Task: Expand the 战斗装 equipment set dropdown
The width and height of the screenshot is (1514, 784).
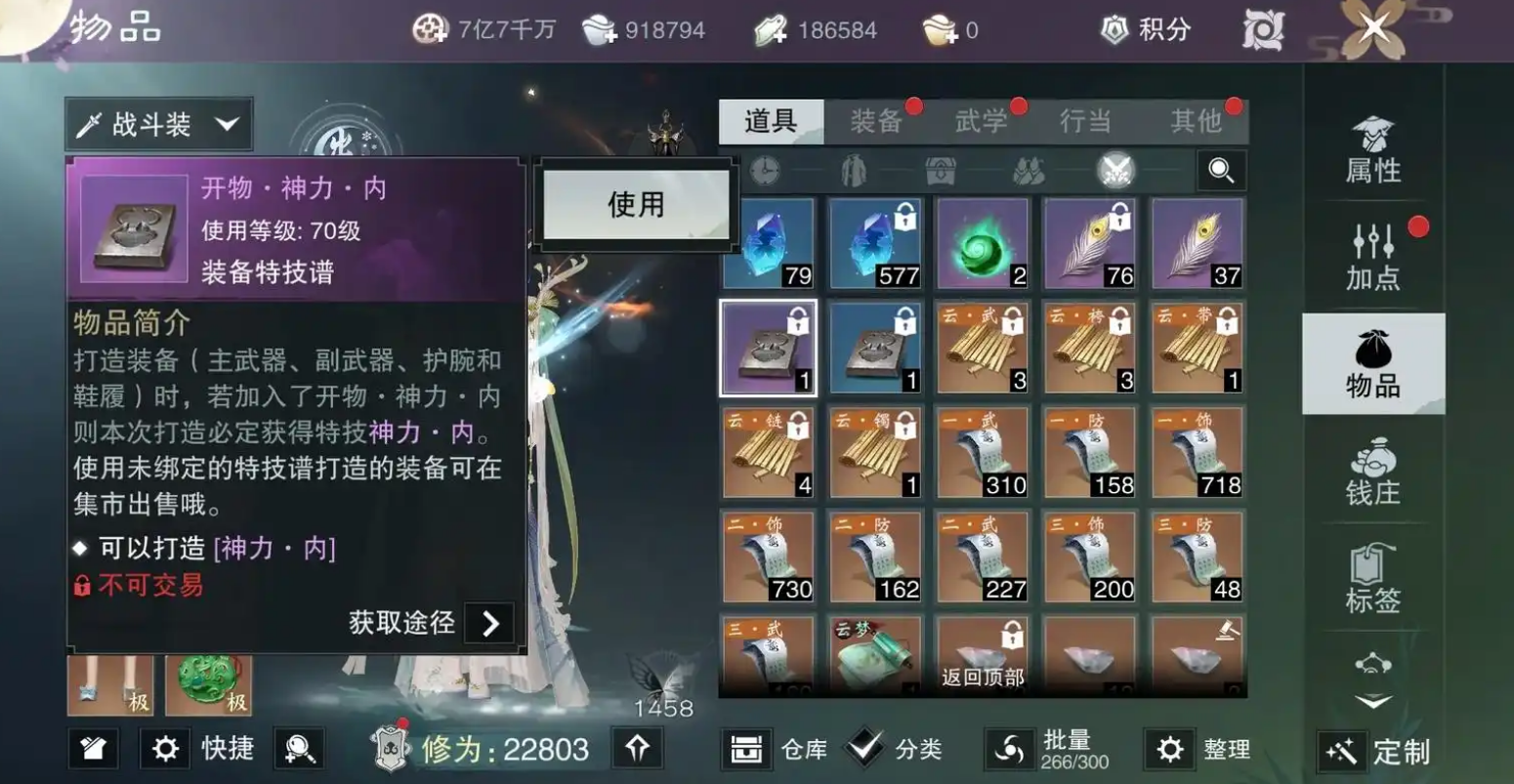Action: pyautogui.click(x=156, y=123)
